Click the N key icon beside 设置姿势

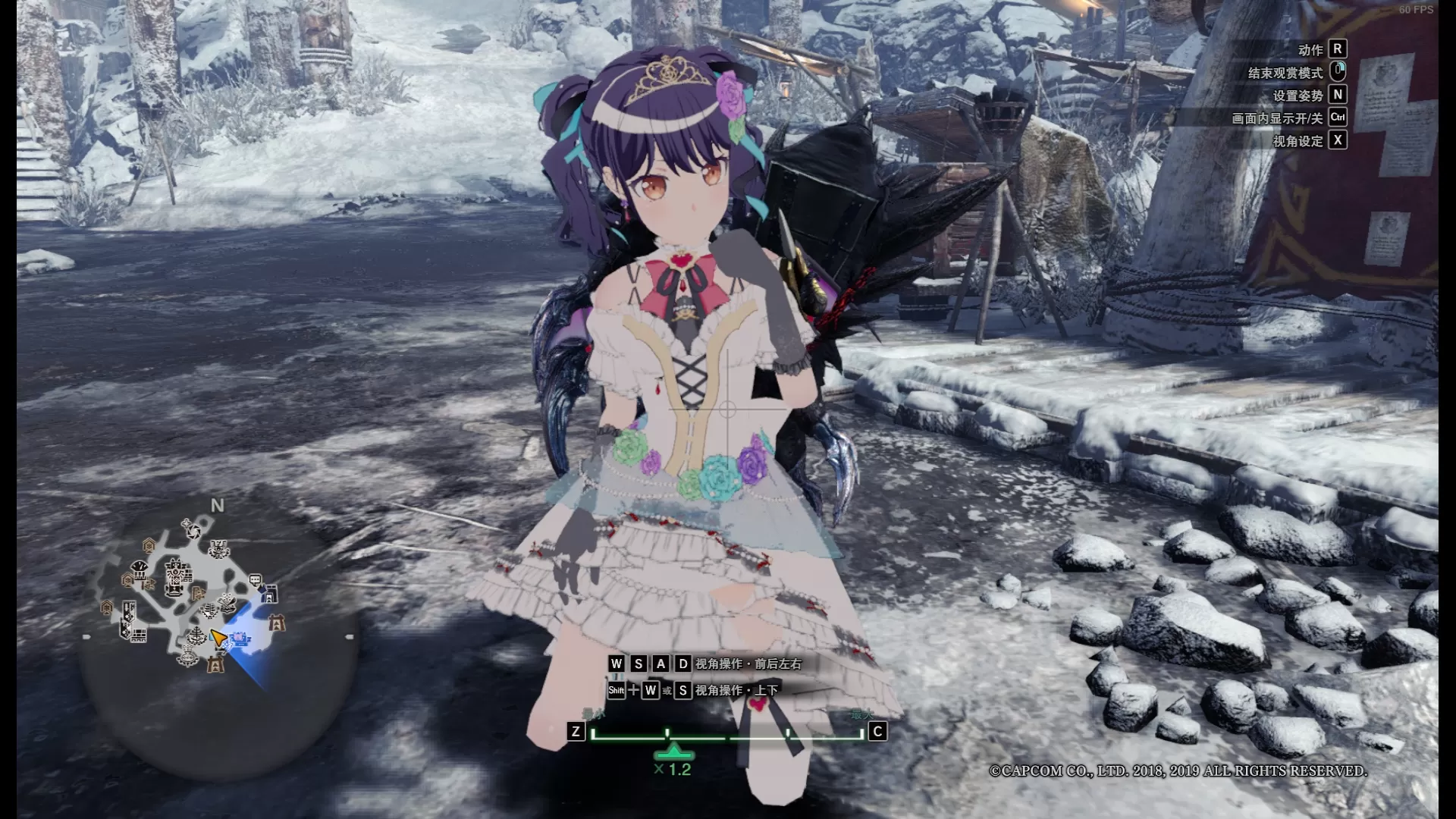tap(1339, 96)
